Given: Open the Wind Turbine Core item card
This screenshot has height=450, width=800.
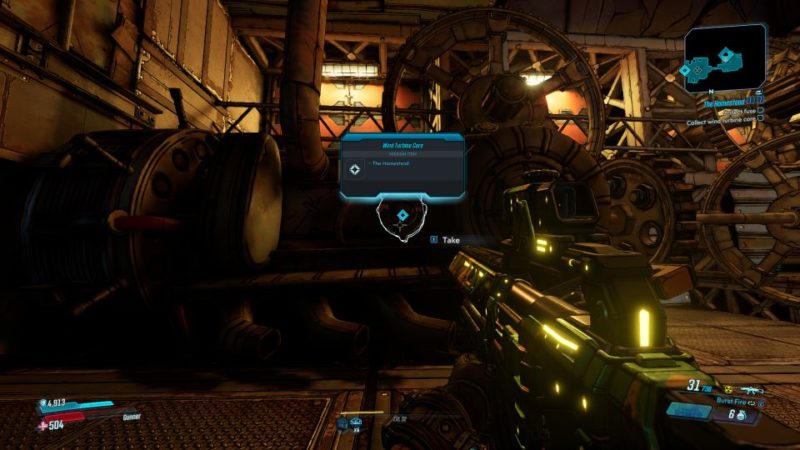Looking at the screenshot, I should (402, 166).
